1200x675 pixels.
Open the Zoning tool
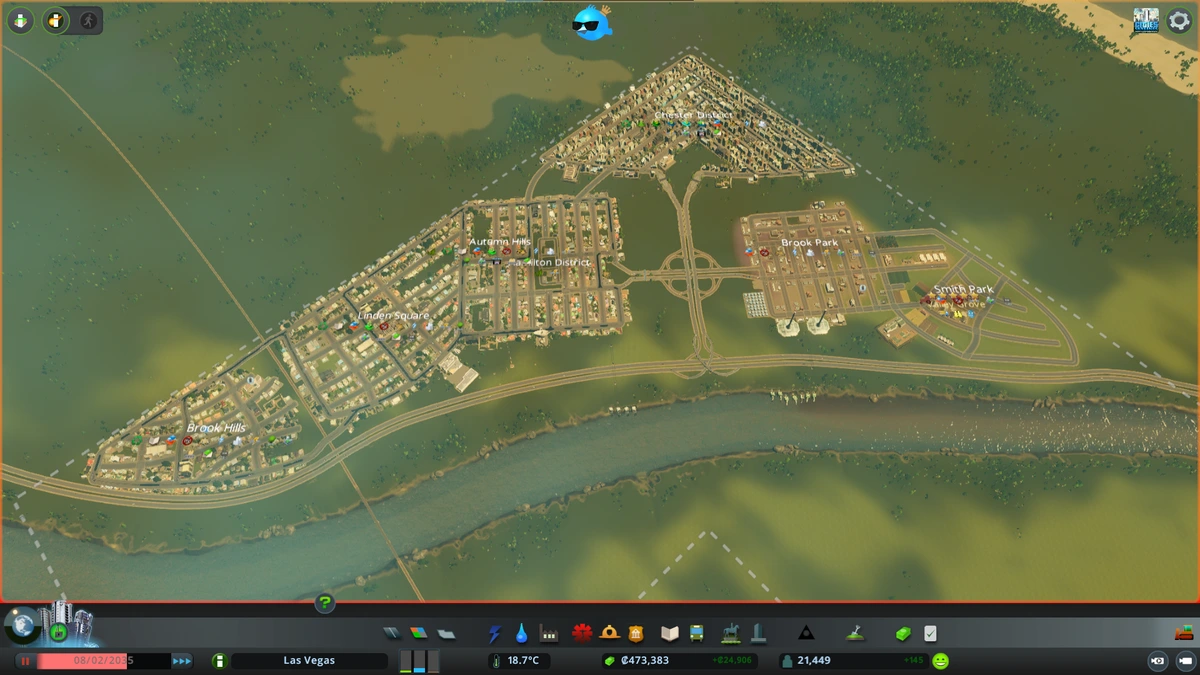(419, 633)
